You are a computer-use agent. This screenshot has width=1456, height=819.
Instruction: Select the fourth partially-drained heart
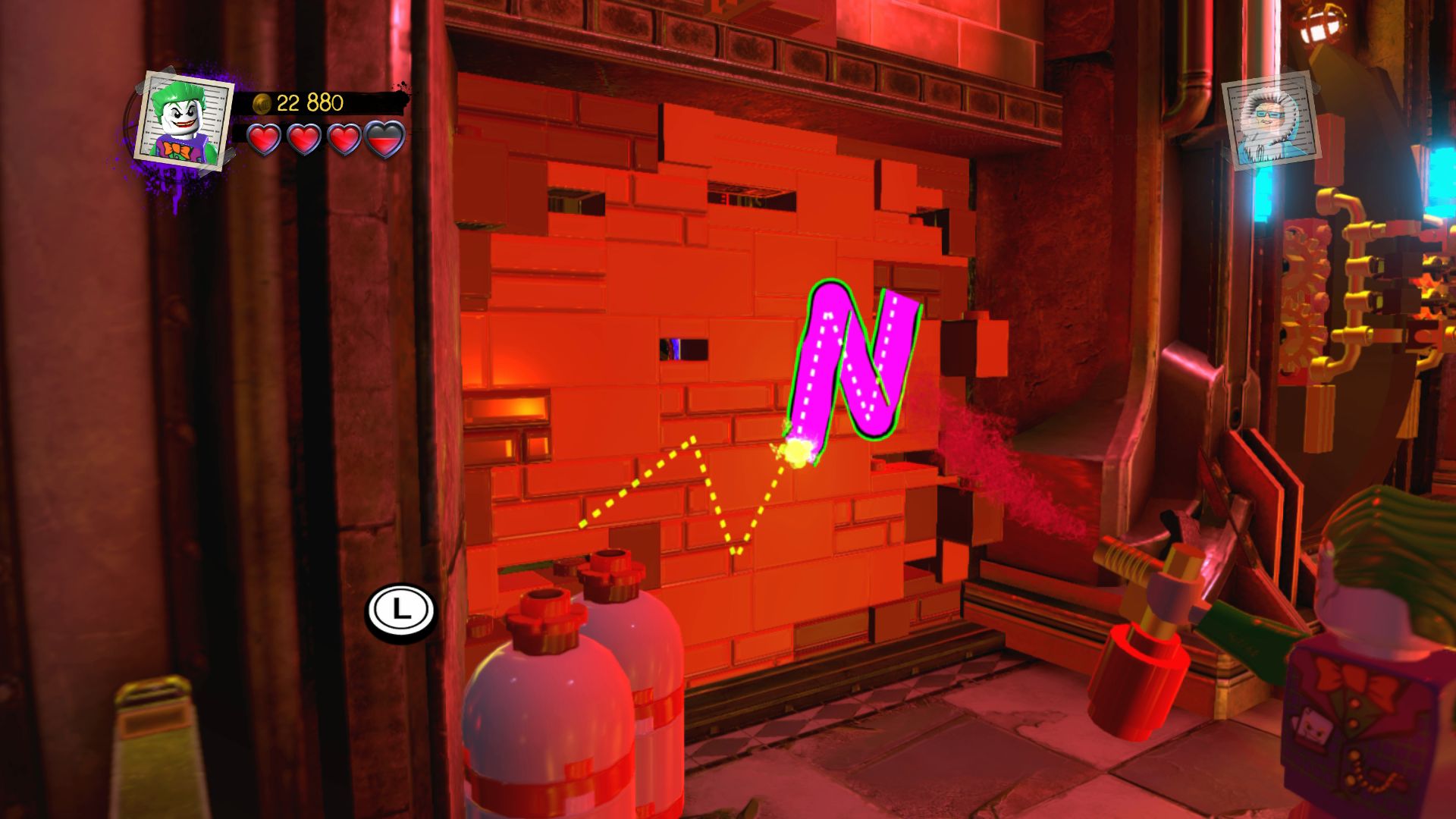tap(384, 140)
